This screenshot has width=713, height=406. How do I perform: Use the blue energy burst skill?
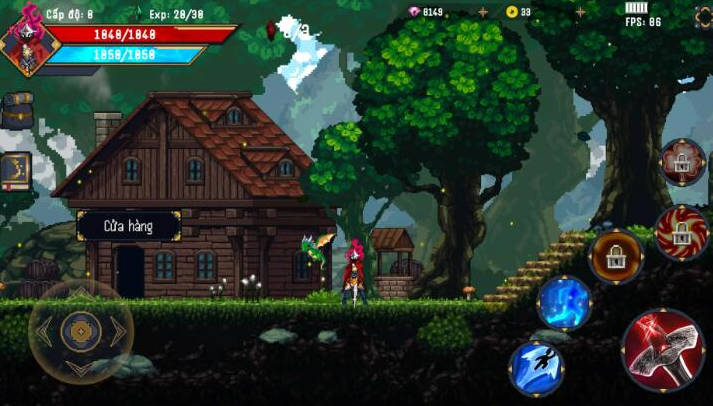click(564, 302)
